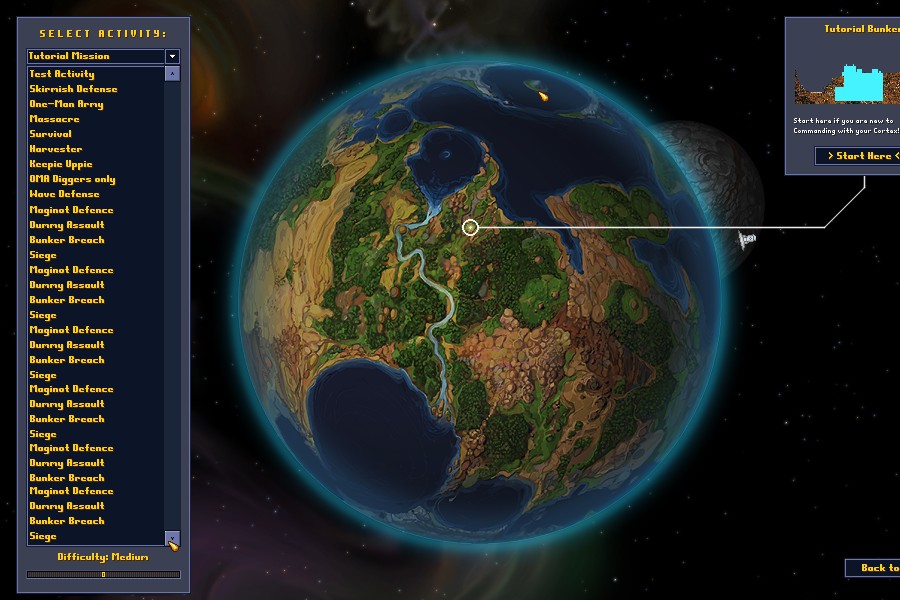The image size is (900, 600).
Task: Choose OMA Diggers only activity
Action: click(72, 179)
